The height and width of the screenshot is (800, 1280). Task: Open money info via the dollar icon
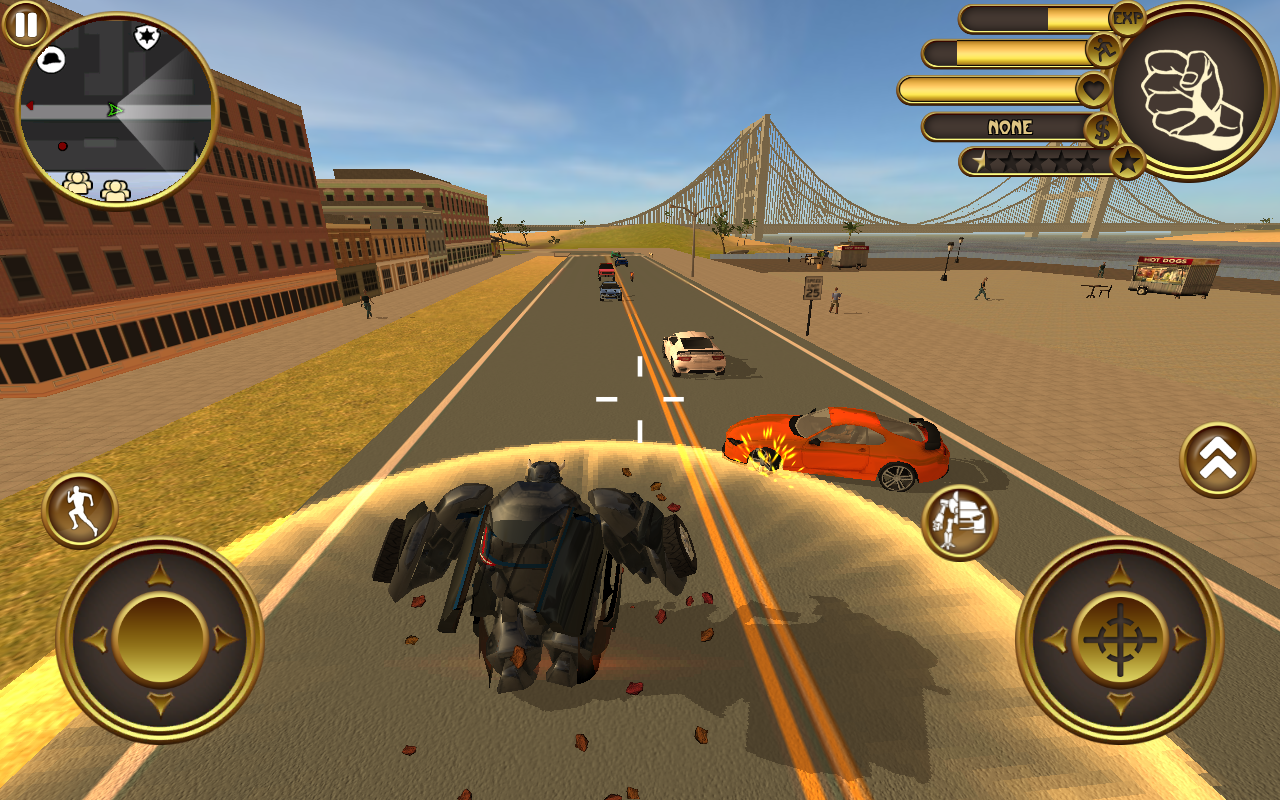coord(1100,128)
